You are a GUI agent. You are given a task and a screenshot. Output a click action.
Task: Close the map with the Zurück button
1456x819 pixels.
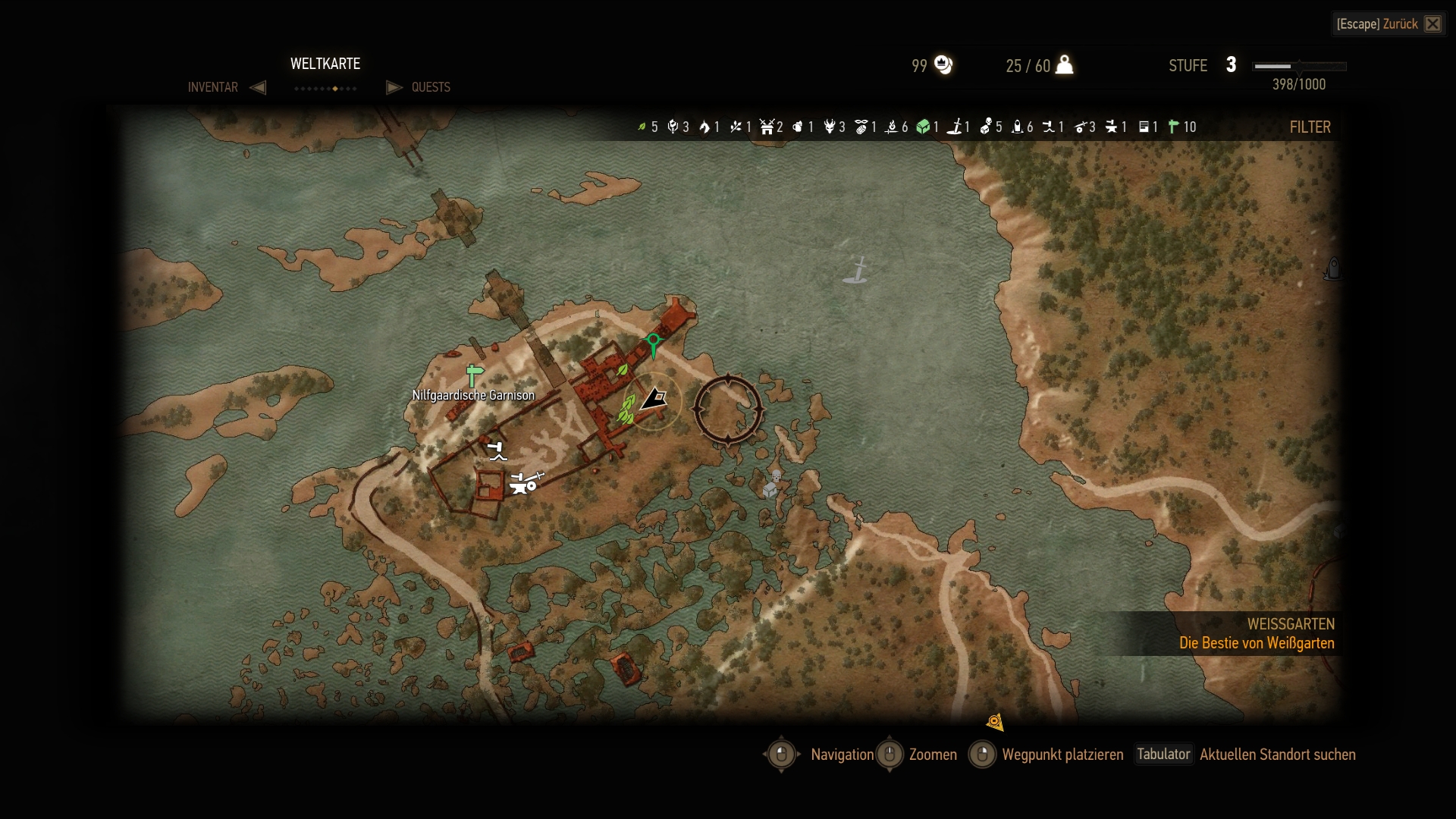(1389, 24)
